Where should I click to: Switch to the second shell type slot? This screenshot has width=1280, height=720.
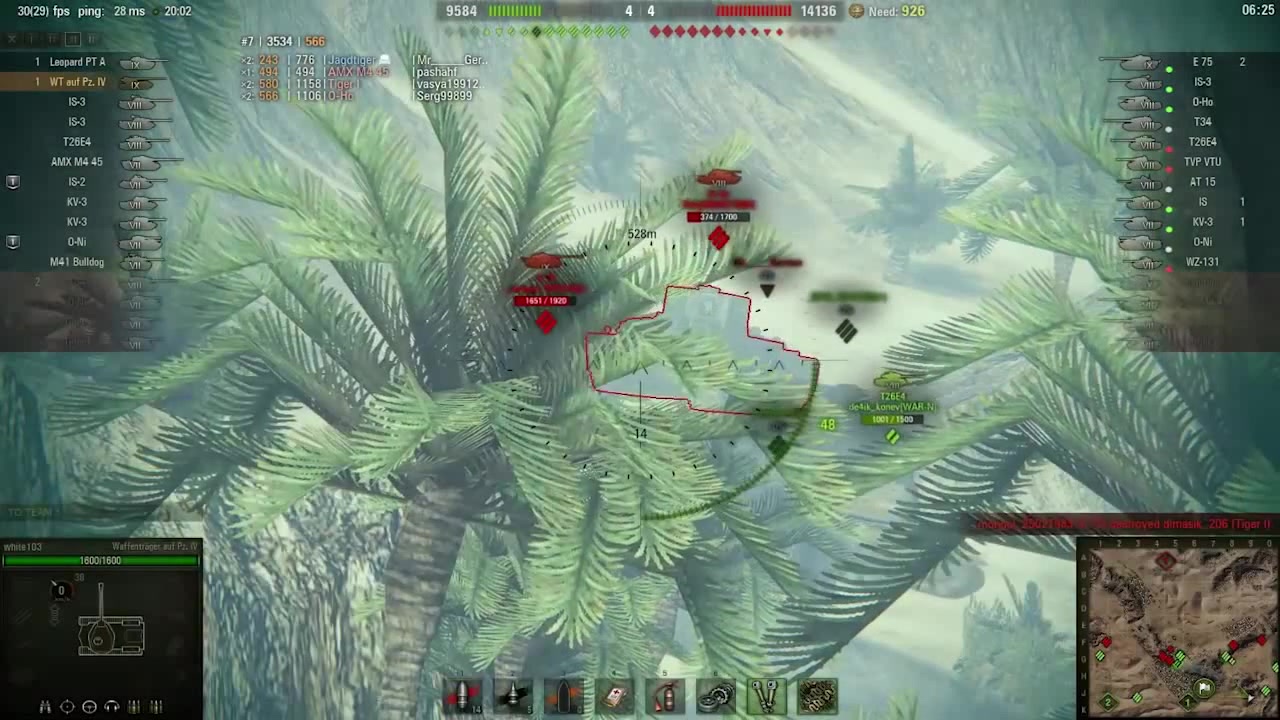coord(513,696)
